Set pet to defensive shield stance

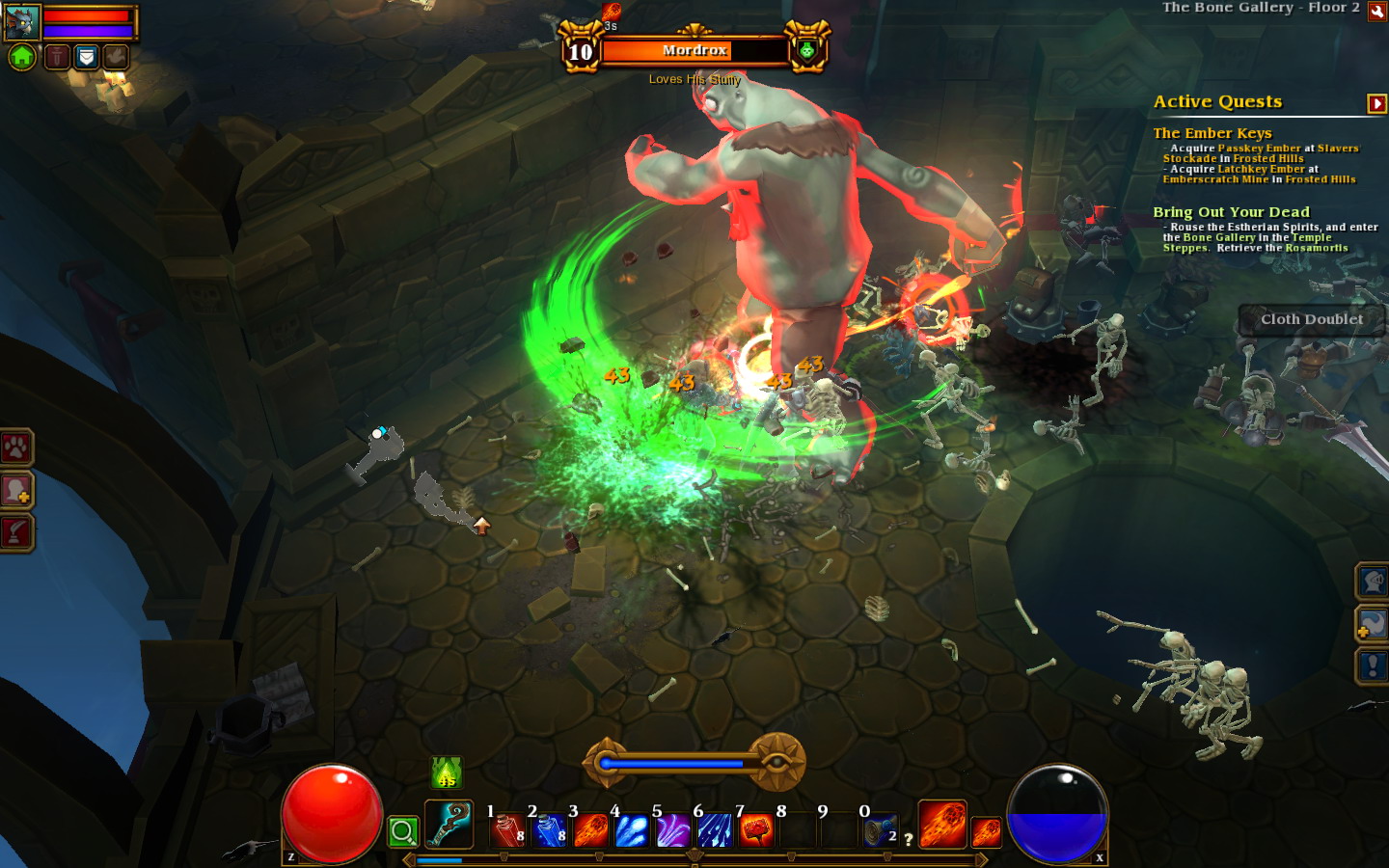click(x=87, y=57)
